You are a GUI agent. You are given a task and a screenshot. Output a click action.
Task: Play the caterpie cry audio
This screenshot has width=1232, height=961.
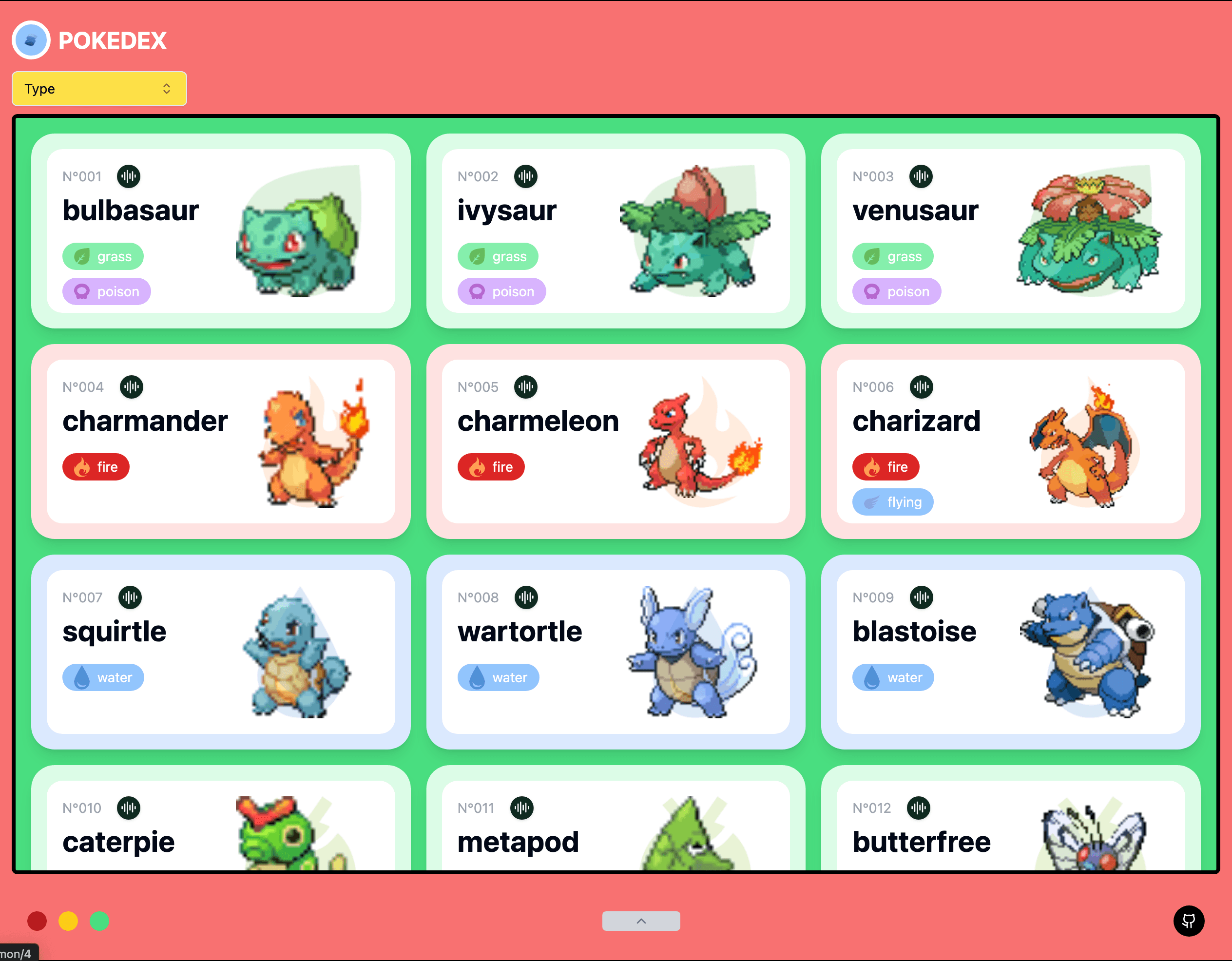click(x=129, y=807)
